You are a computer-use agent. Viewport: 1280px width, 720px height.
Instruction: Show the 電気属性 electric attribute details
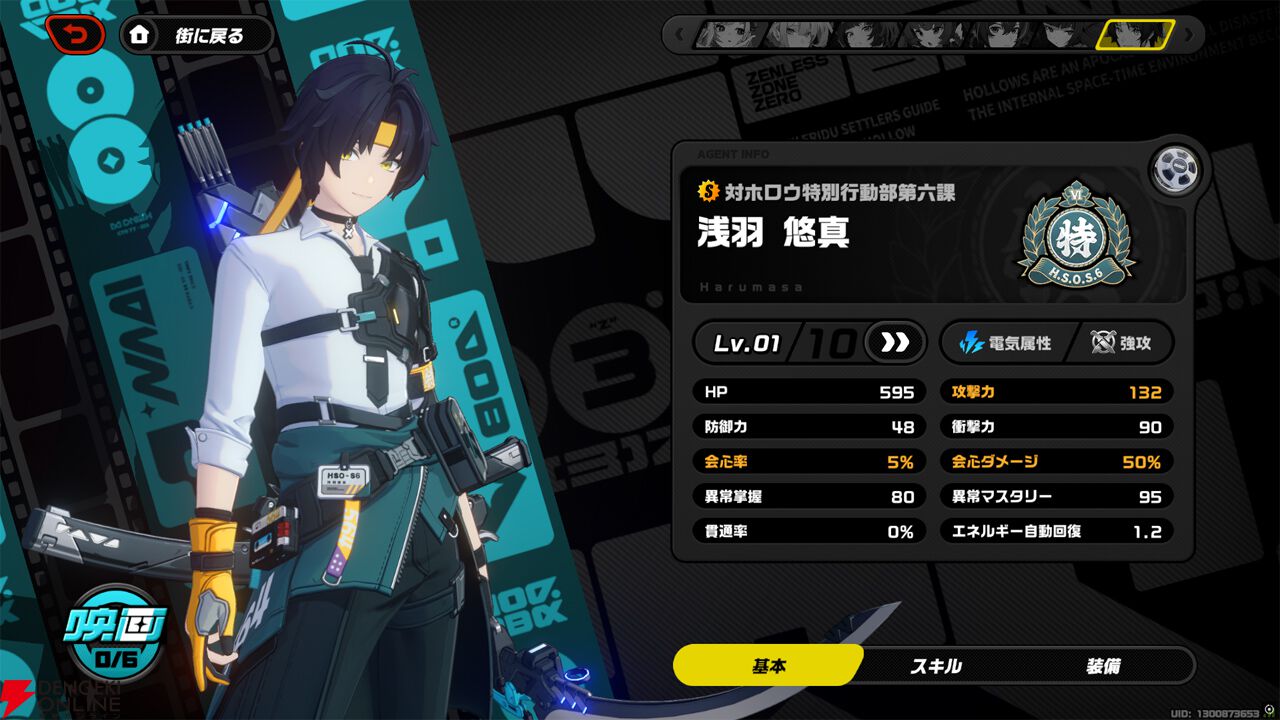(1005, 343)
